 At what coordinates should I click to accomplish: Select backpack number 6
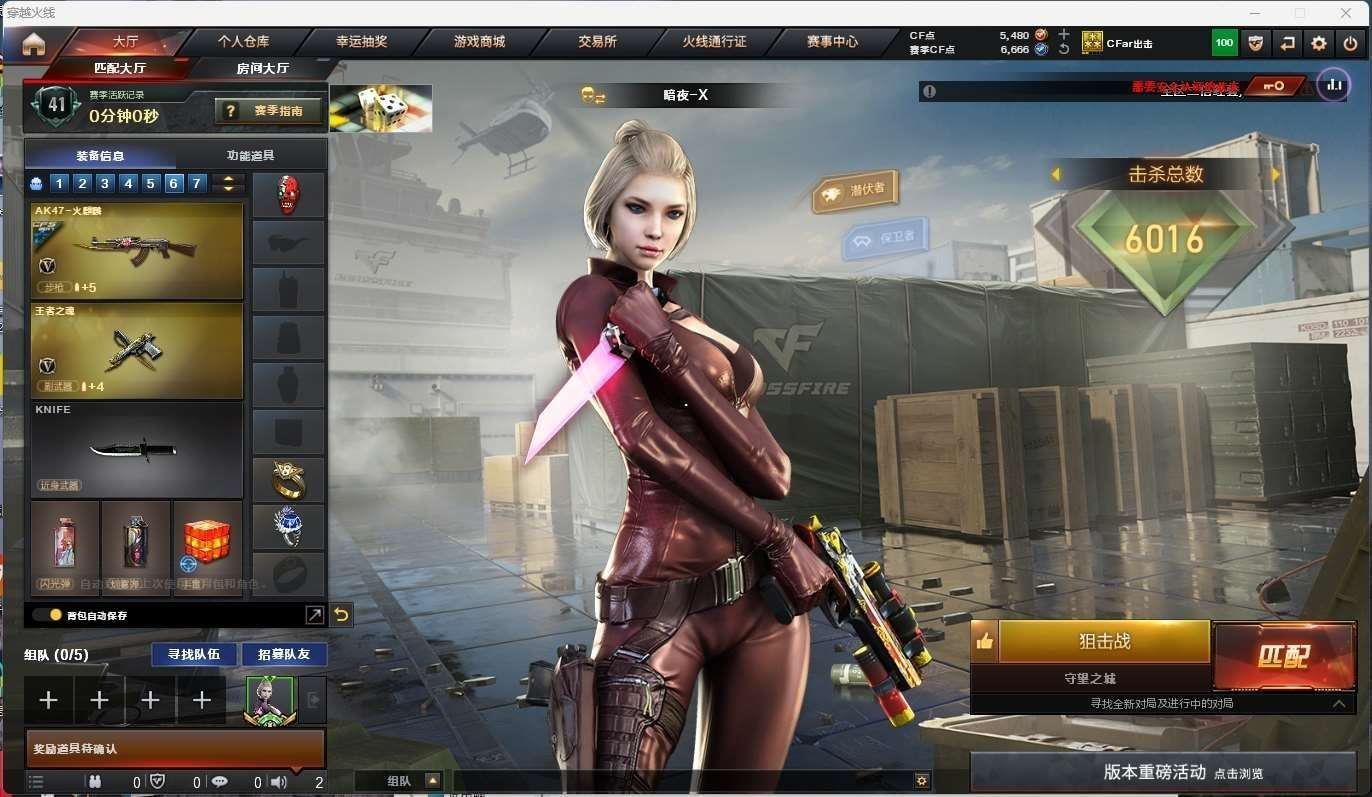(x=174, y=183)
